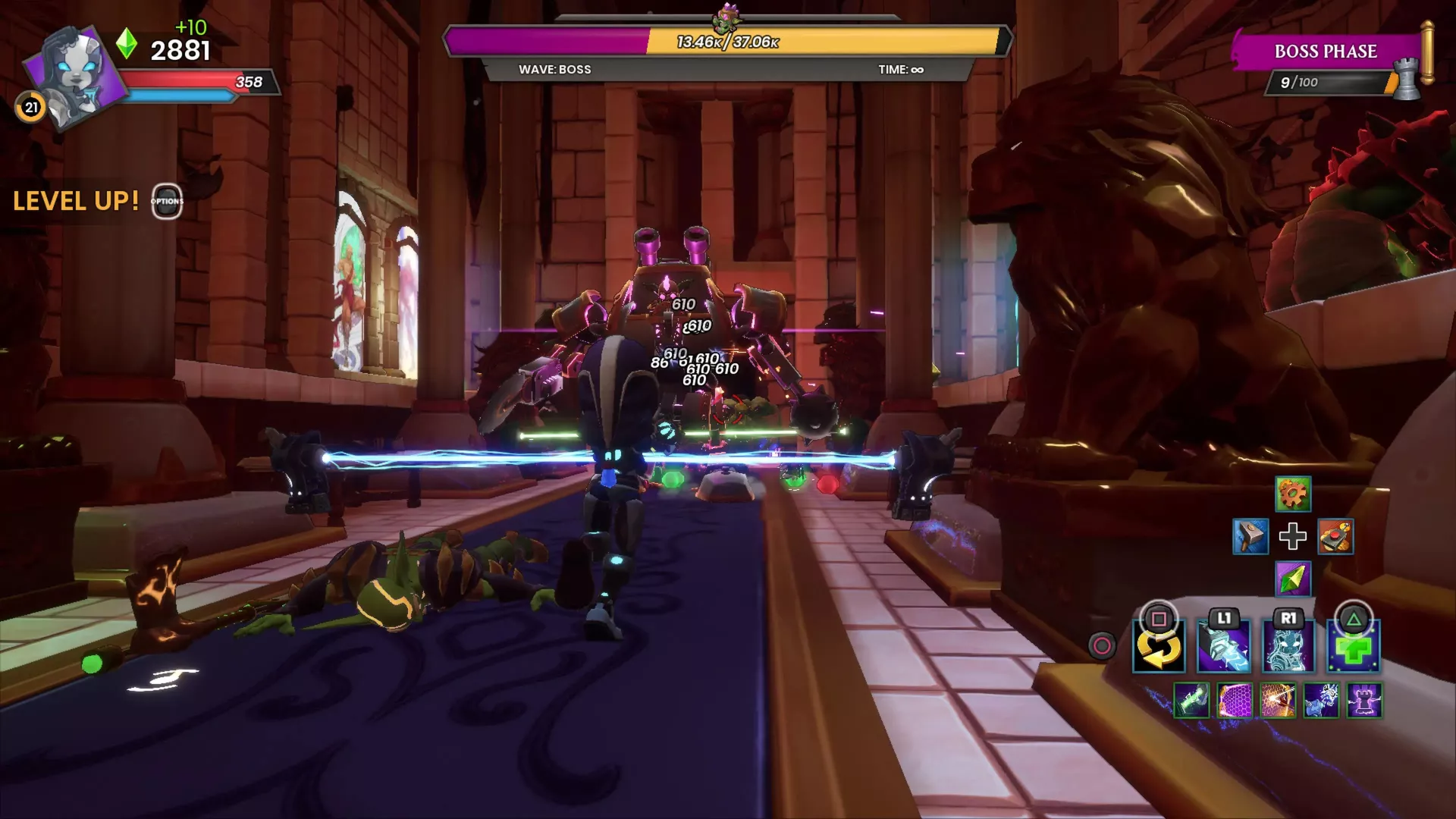The width and height of the screenshot is (1456, 819).
Task: Pick the purple rook tower slot
Action: pyautogui.click(x=1364, y=700)
